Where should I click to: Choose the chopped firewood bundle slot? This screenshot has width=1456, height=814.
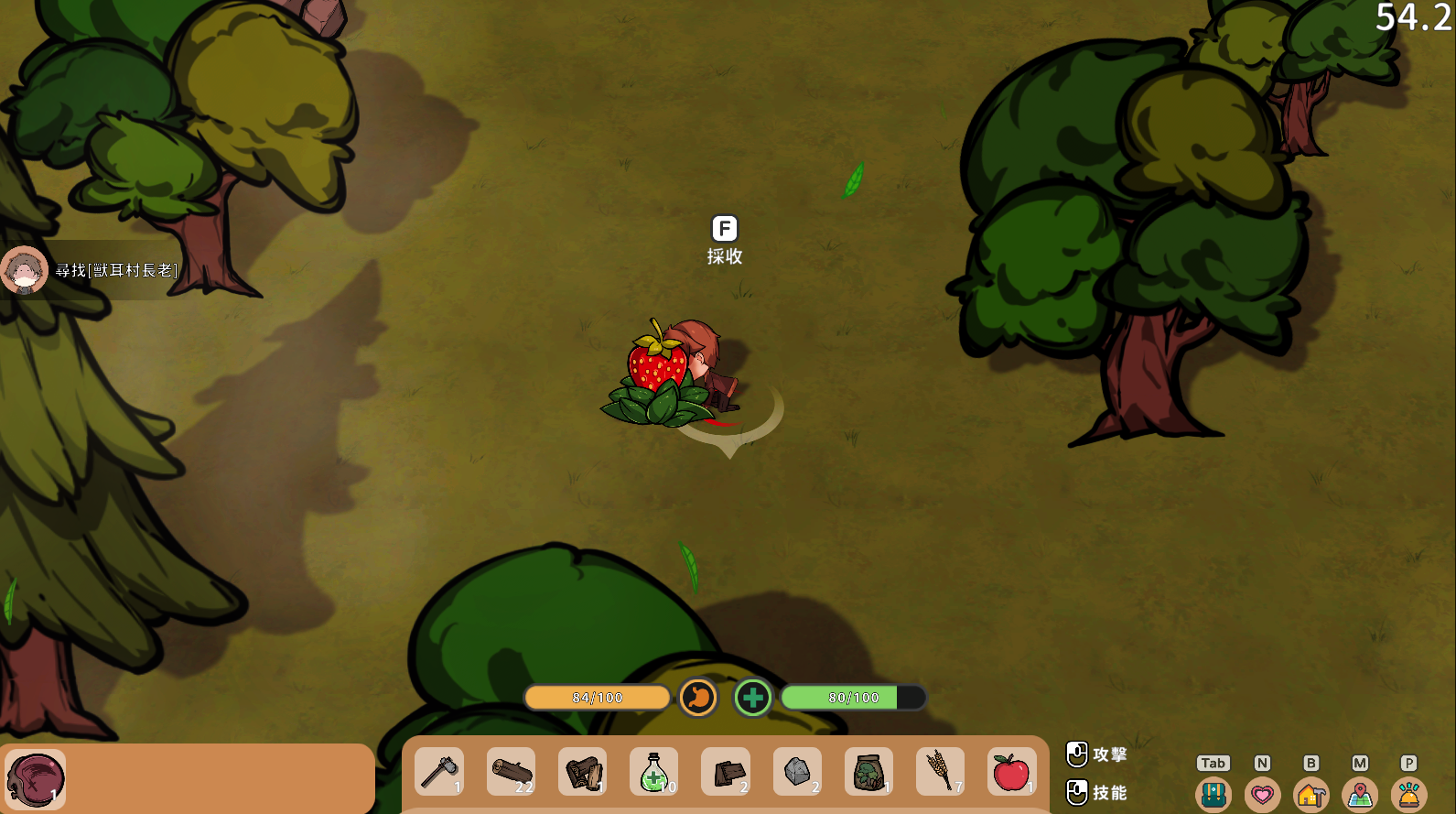pyautogui.click(x=583, y=772)
